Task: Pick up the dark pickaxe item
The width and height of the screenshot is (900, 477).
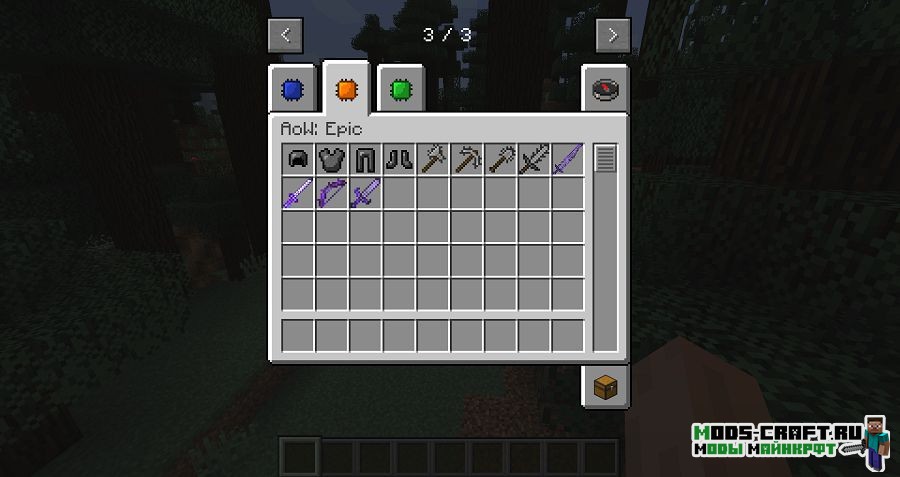Action: click(x=467, y=159)
